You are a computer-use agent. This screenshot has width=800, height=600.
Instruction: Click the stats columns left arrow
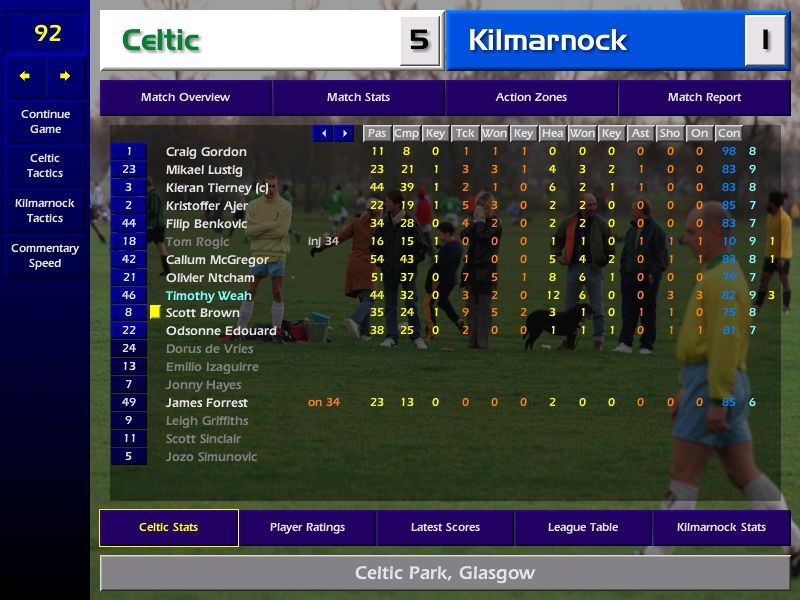[x=323, y=133]
